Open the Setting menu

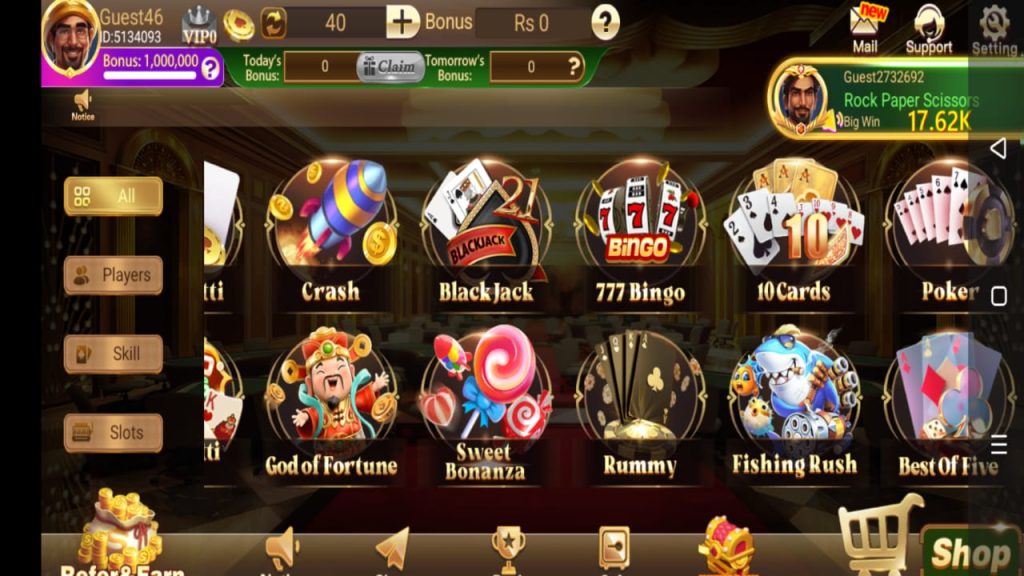click(x=994, y=28)
